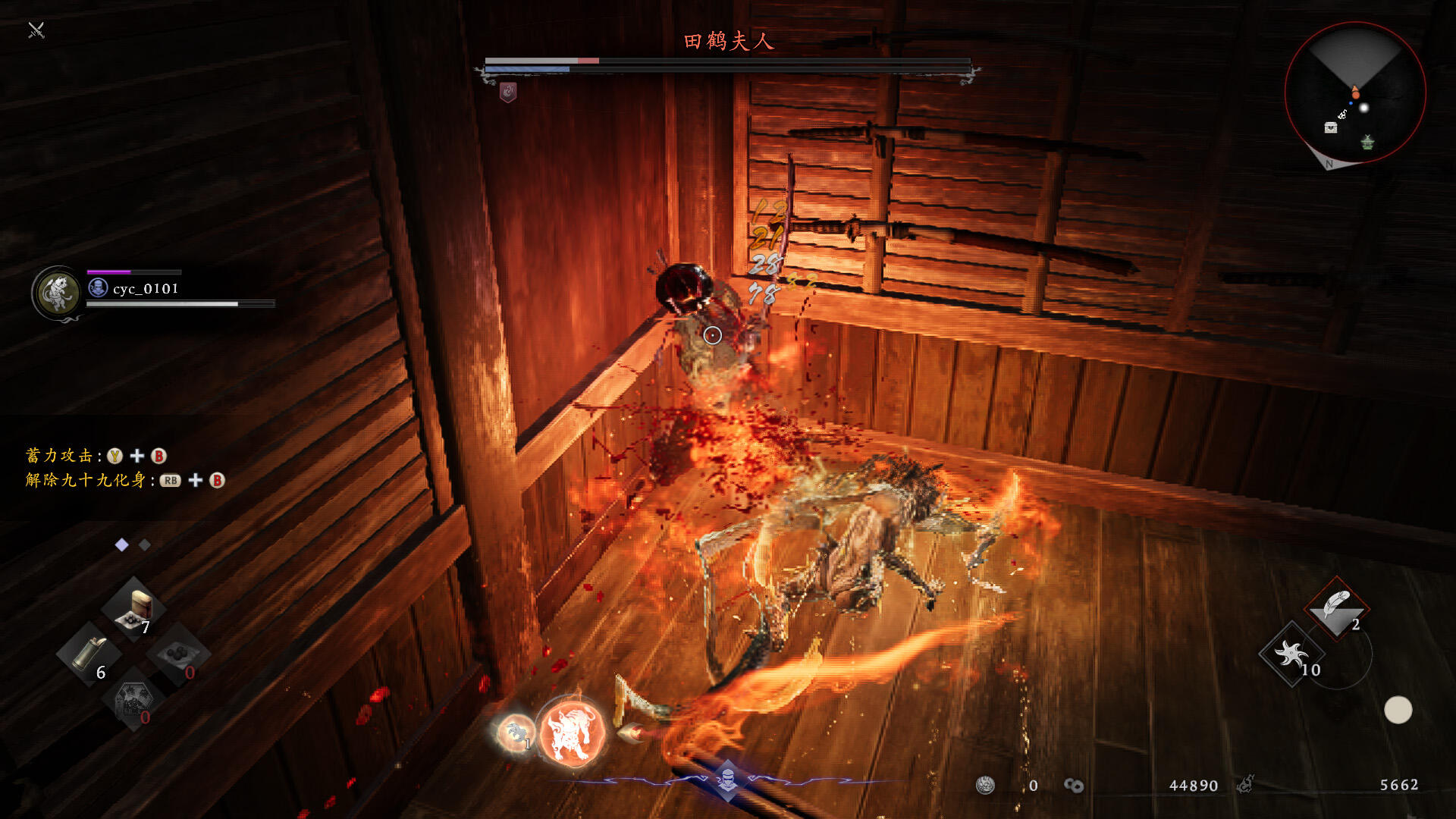Select the small secondary guardian spirit orb
The image size is (1456, 819).
point(515,732)
